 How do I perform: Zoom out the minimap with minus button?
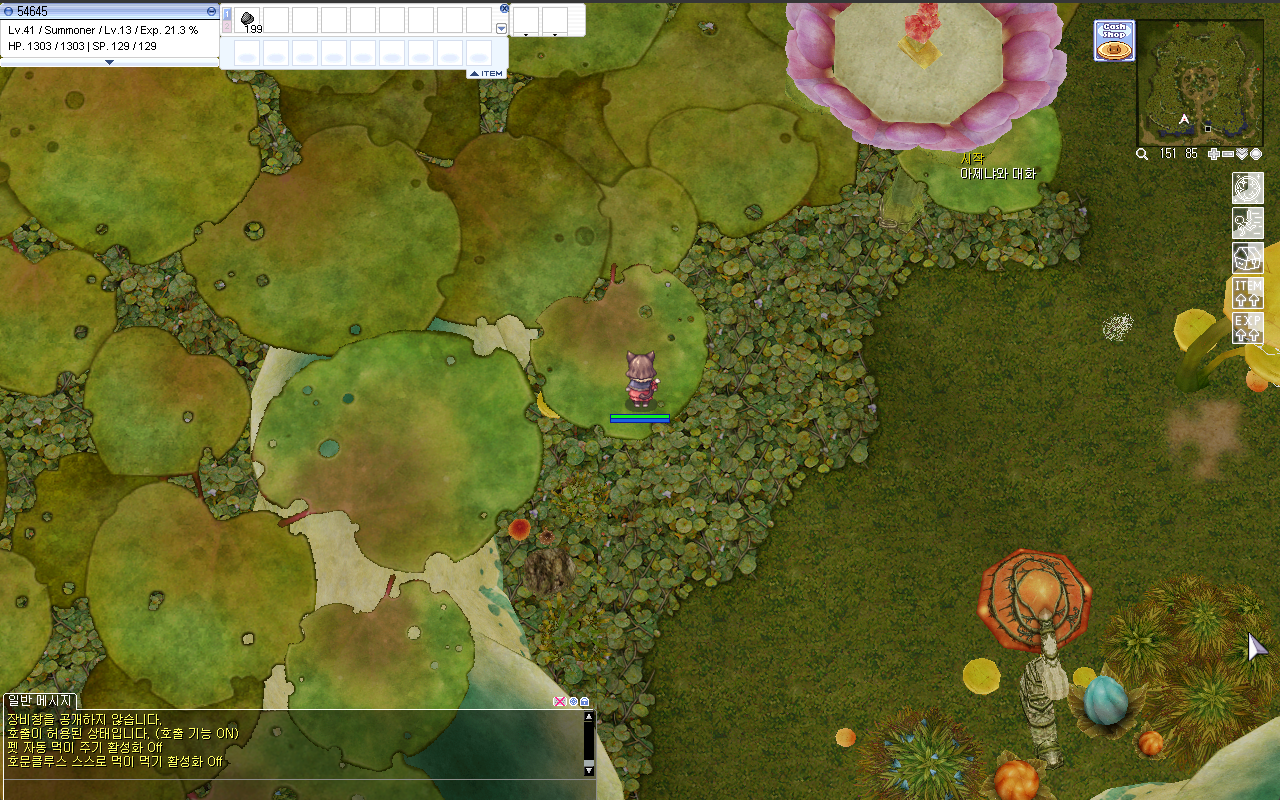[x=1228, y=154]
